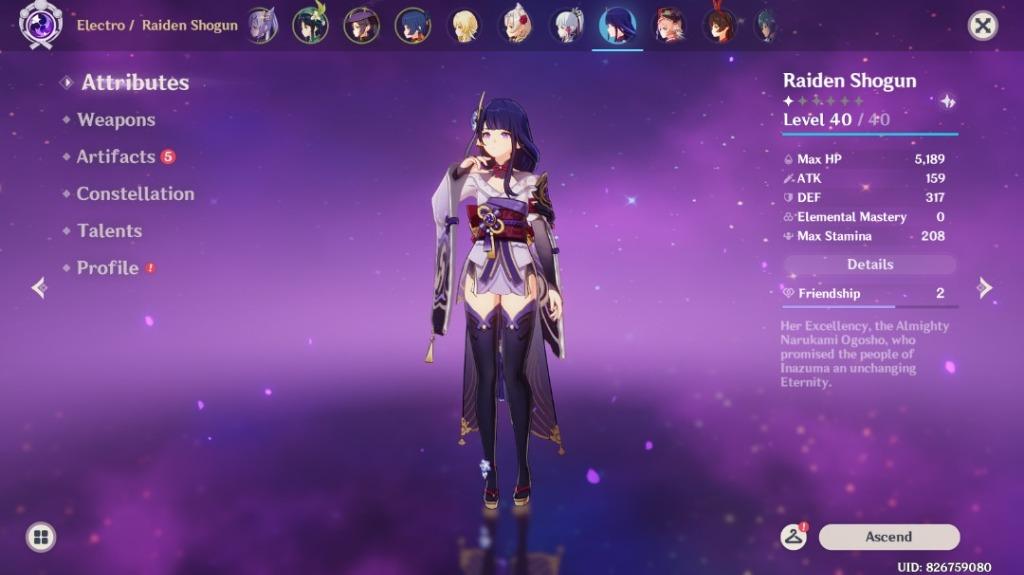Choose the silver-haired ponytail character portrait
1024x575 pixels.
[x=567, y=25]
